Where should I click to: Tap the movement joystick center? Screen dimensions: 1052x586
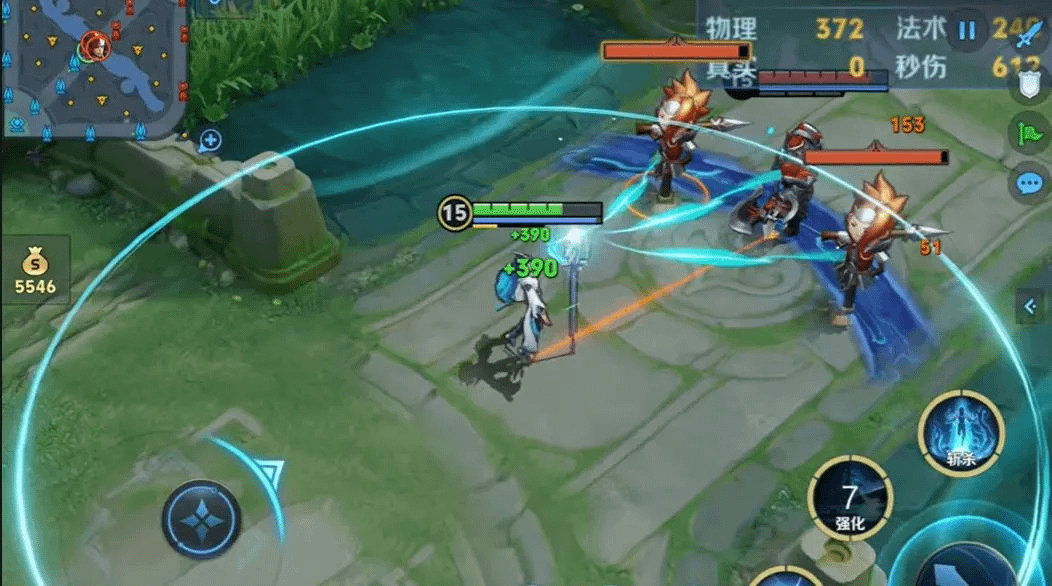(x=201, y=520)
